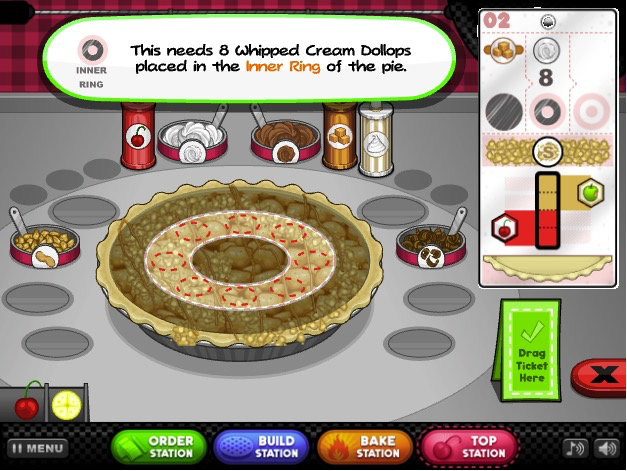The image size is (627, 471).
Task: Choose the whipped cream dollop bowl
Action: tap(191, 141)
